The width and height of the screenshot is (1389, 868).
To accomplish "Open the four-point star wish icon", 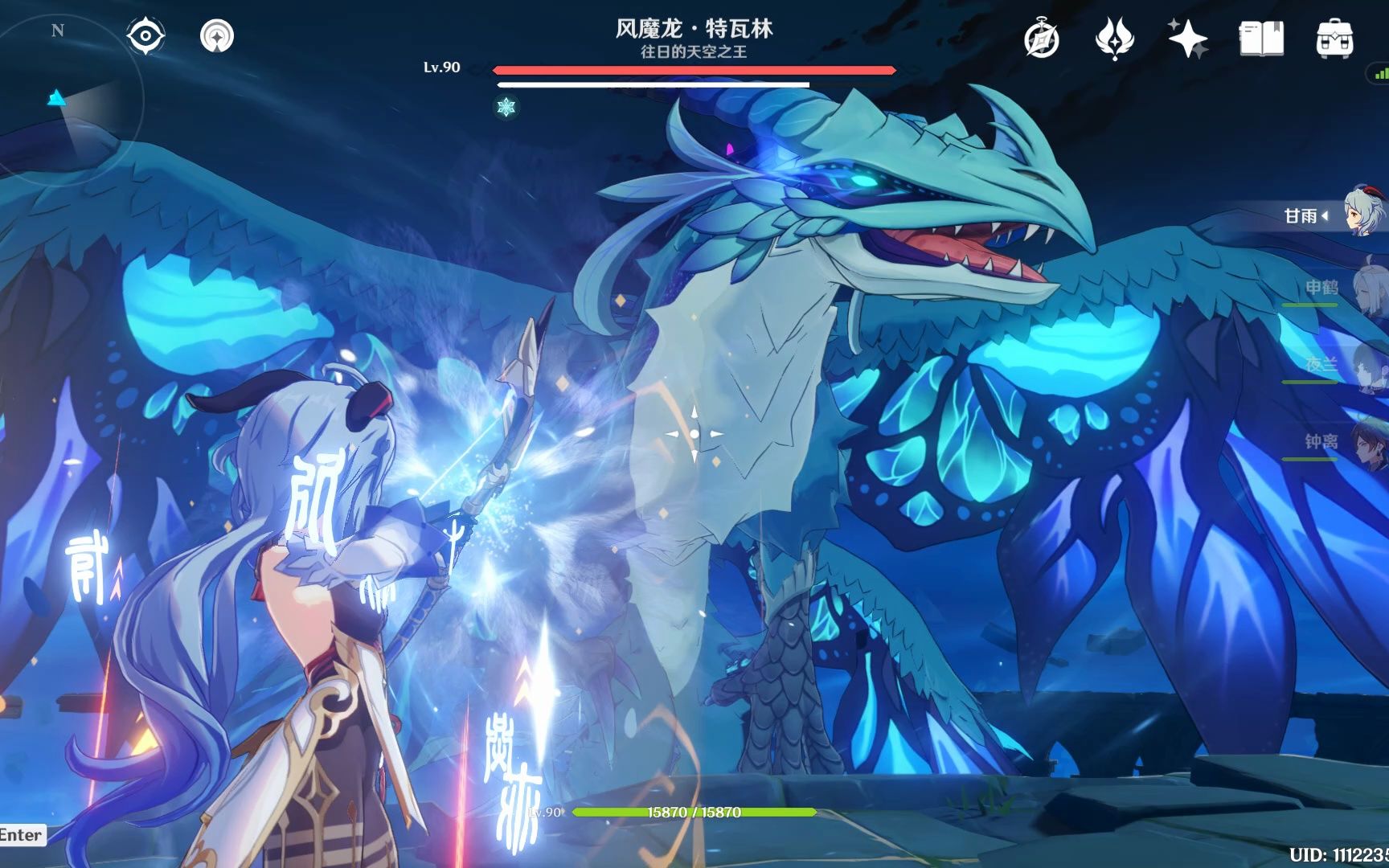I will pos(1187,39).
